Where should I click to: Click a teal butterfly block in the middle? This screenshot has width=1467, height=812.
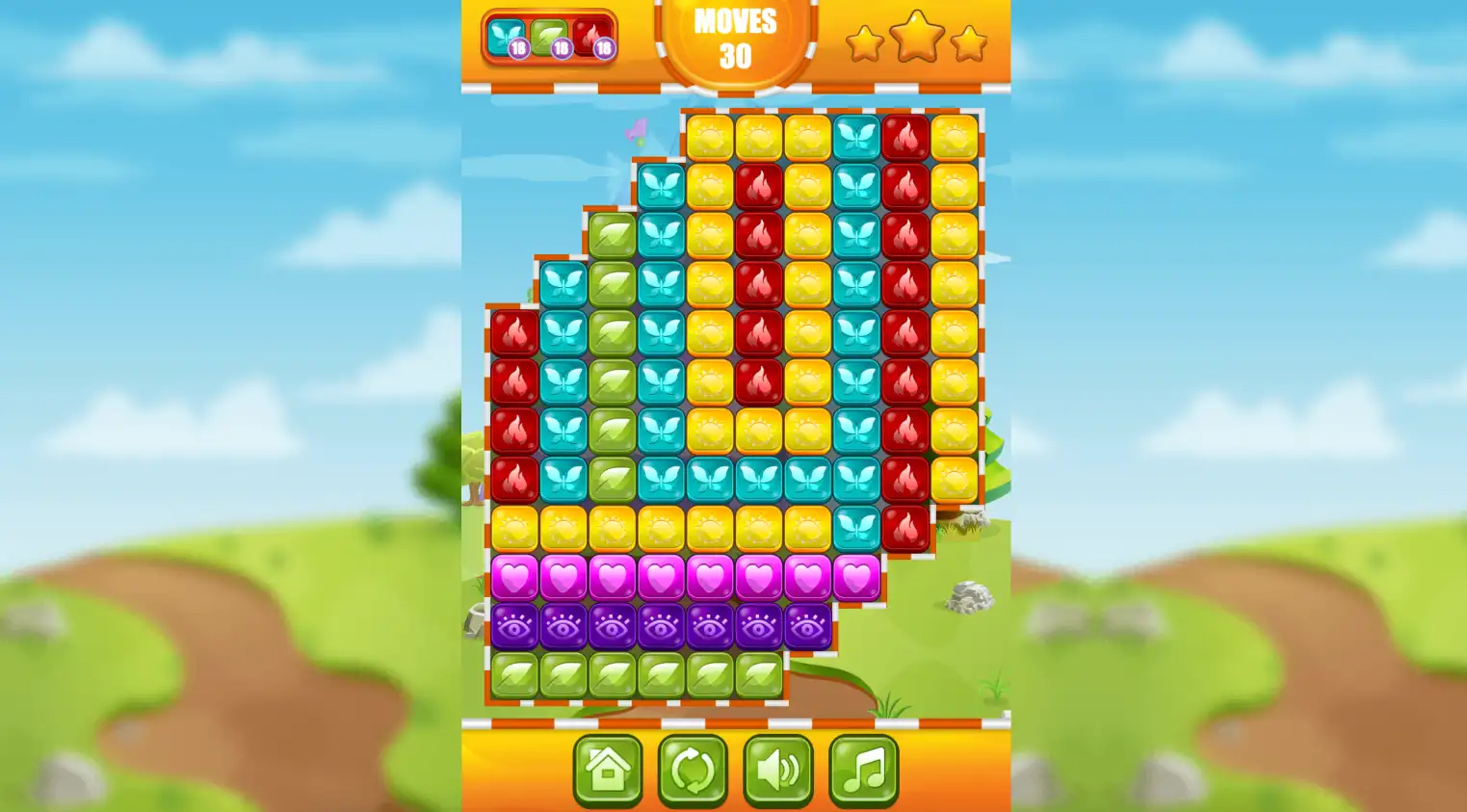(x=757, y=480)
